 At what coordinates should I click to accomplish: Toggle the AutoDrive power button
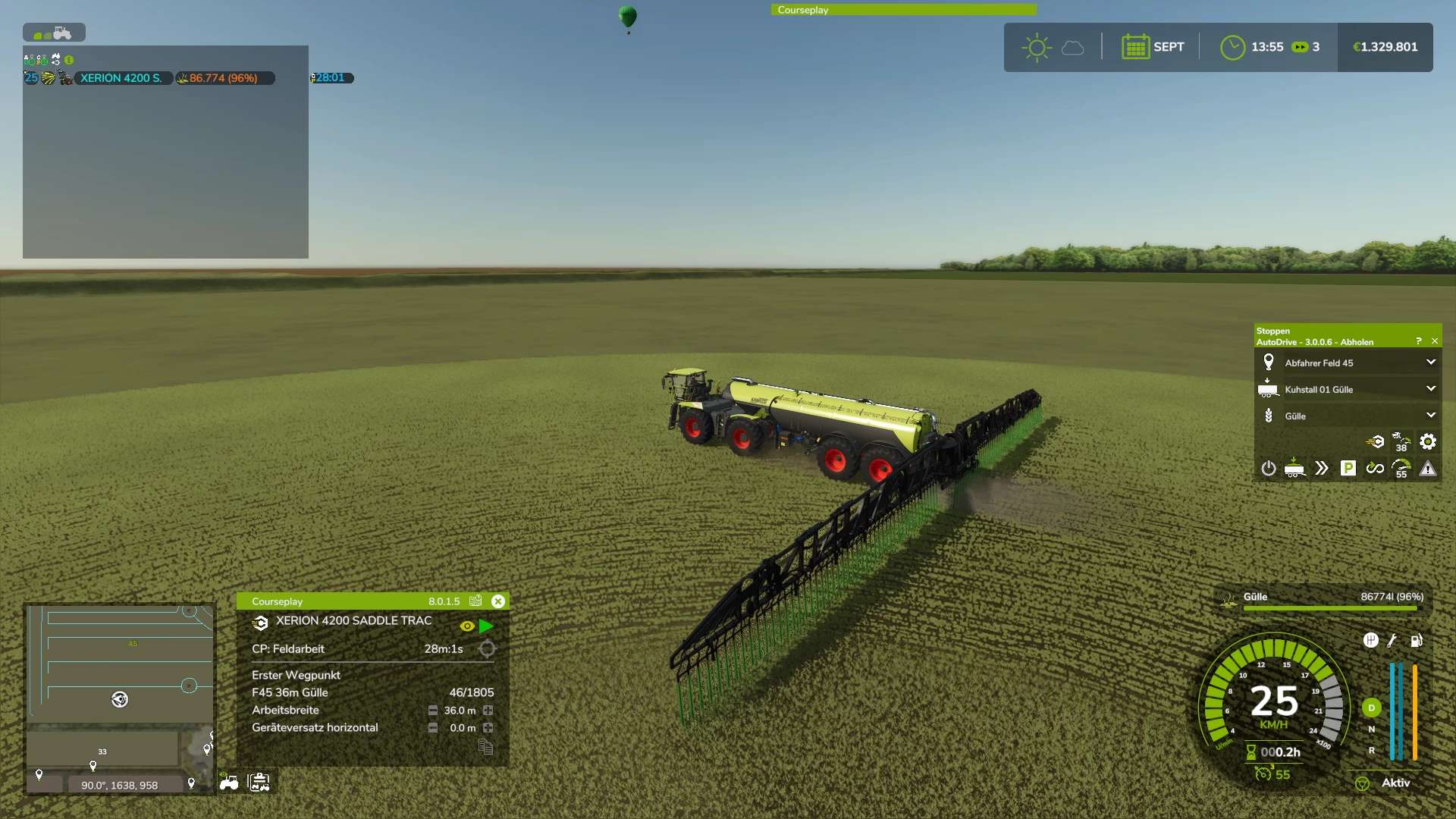pyautogui.click(x=1268, y=469)
